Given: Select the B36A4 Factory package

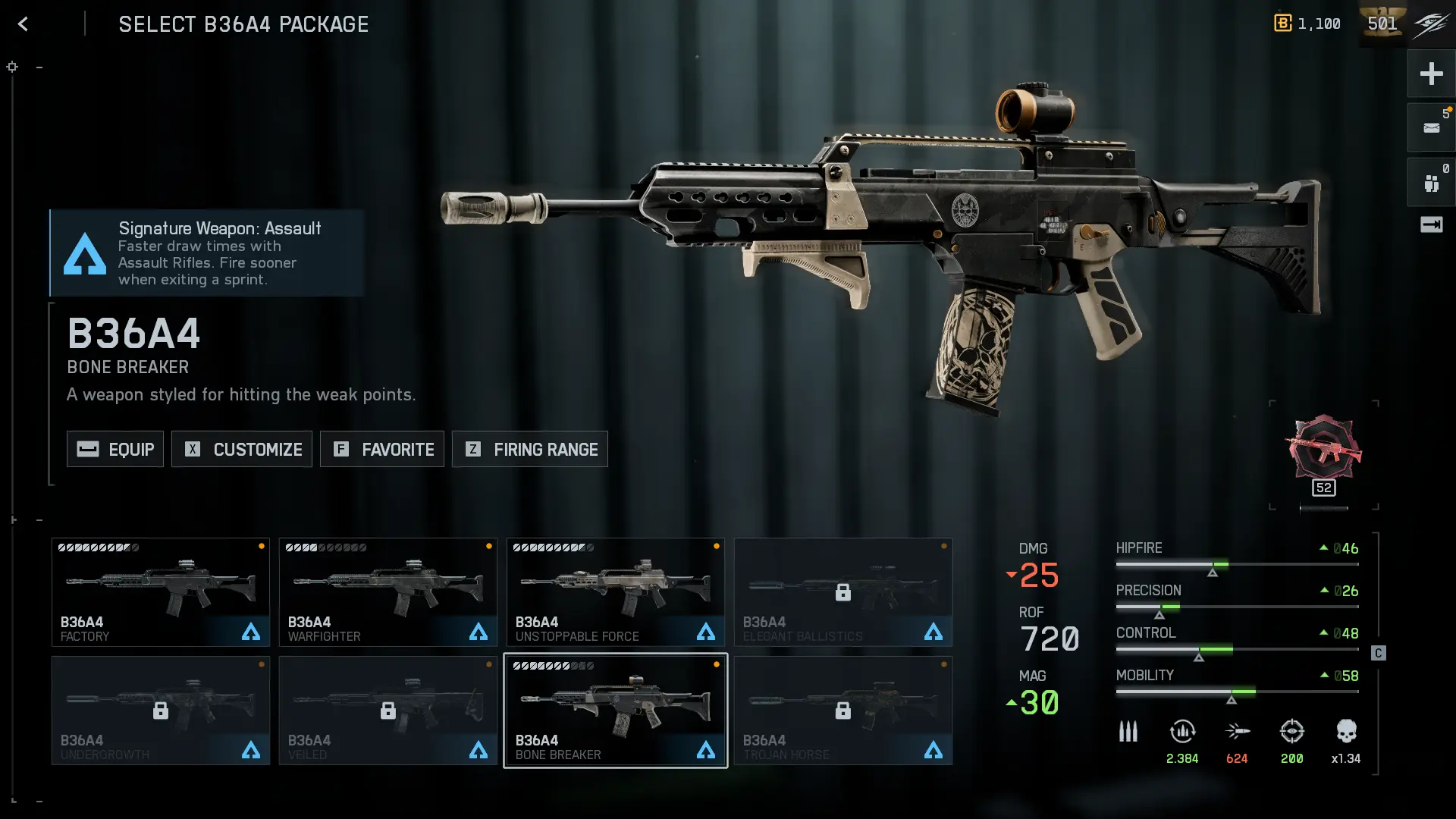Looking at the screenshot, I should [161, 592].
